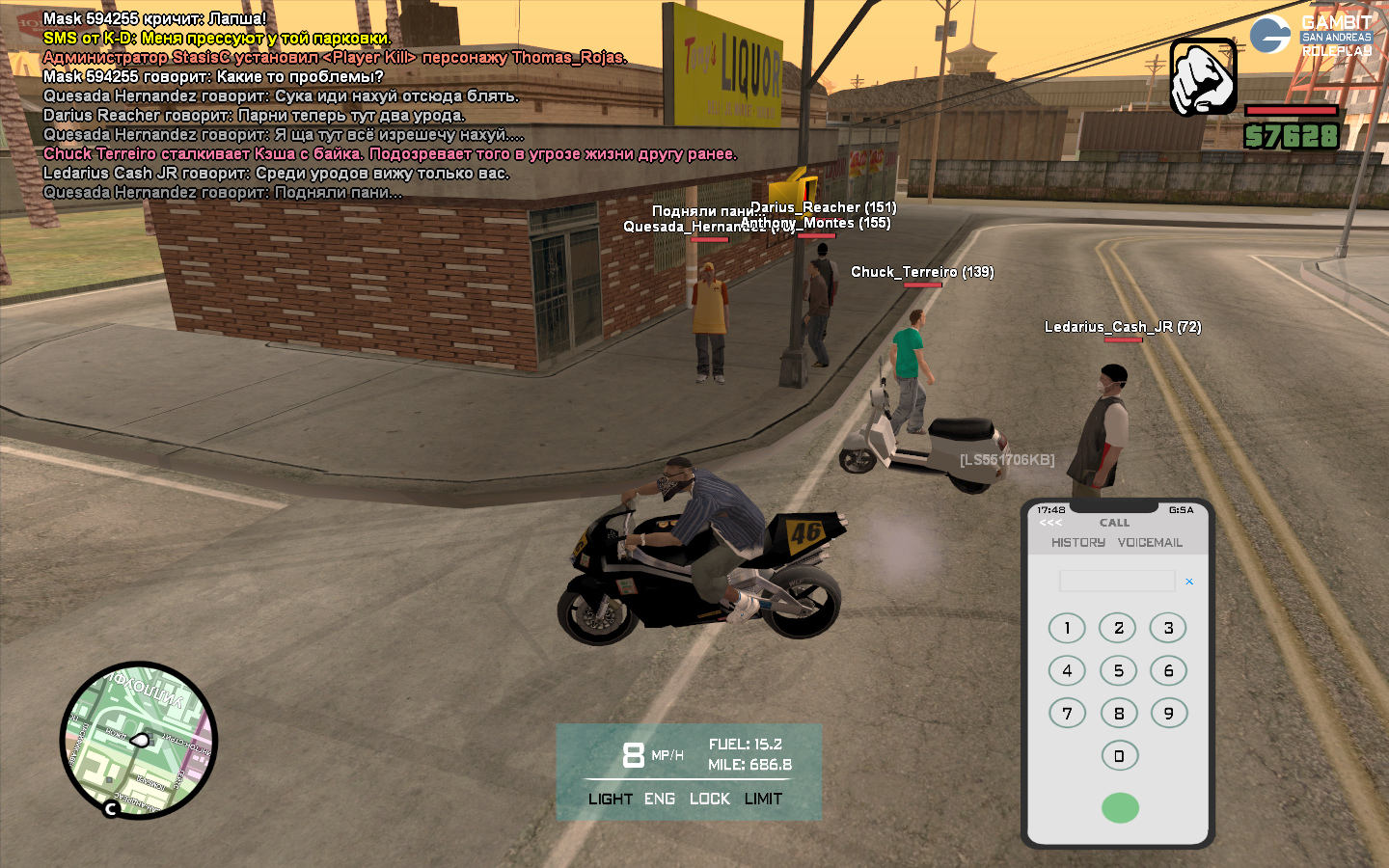Viewport: 1389px width, 868px height.
Task: Enter digit 3 on the phone
Action: (x=1168, y=628)
